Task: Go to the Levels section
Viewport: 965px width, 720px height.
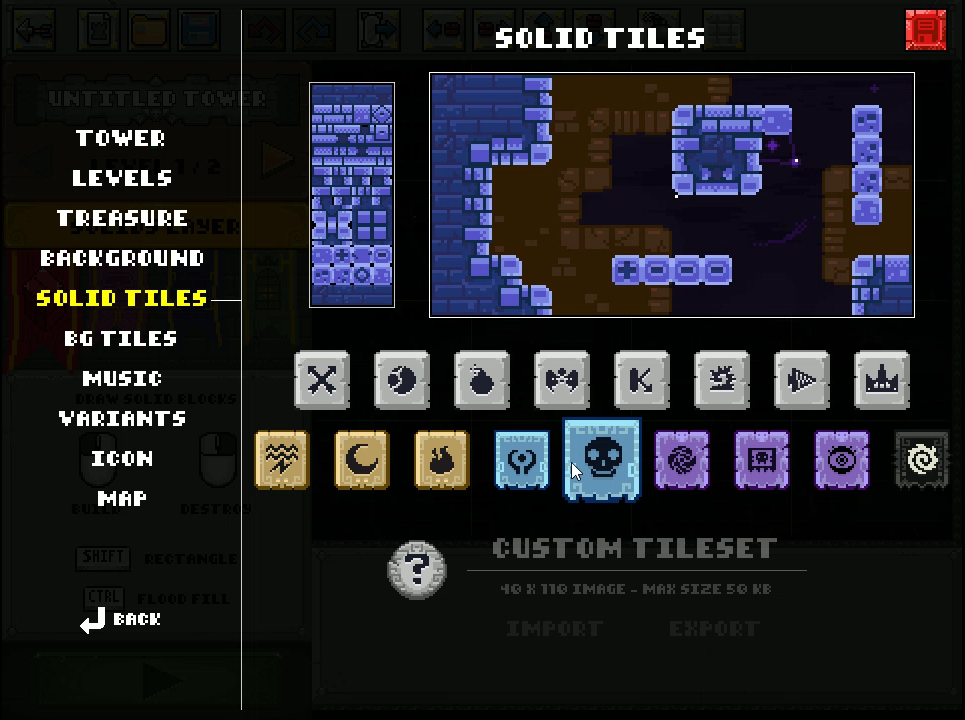Action: pyautogui.click(x=122, y=178)
